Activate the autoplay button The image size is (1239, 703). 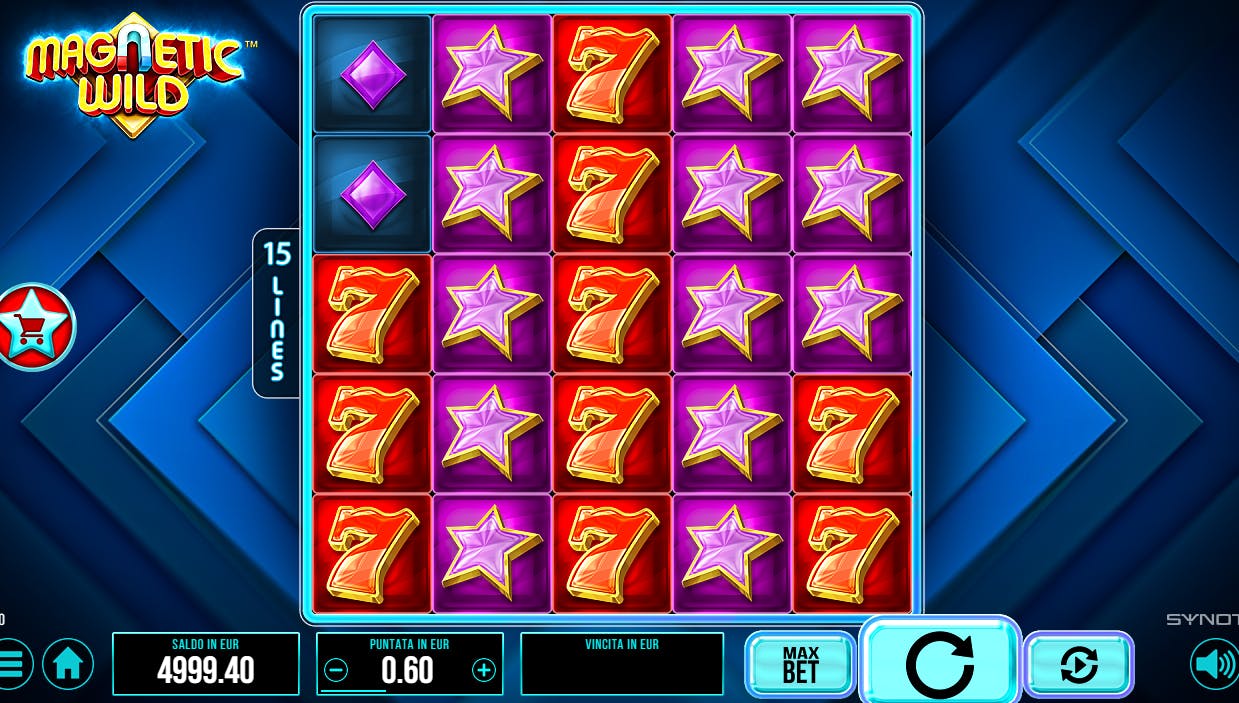pyautogui.click(x=1078, y=664)
